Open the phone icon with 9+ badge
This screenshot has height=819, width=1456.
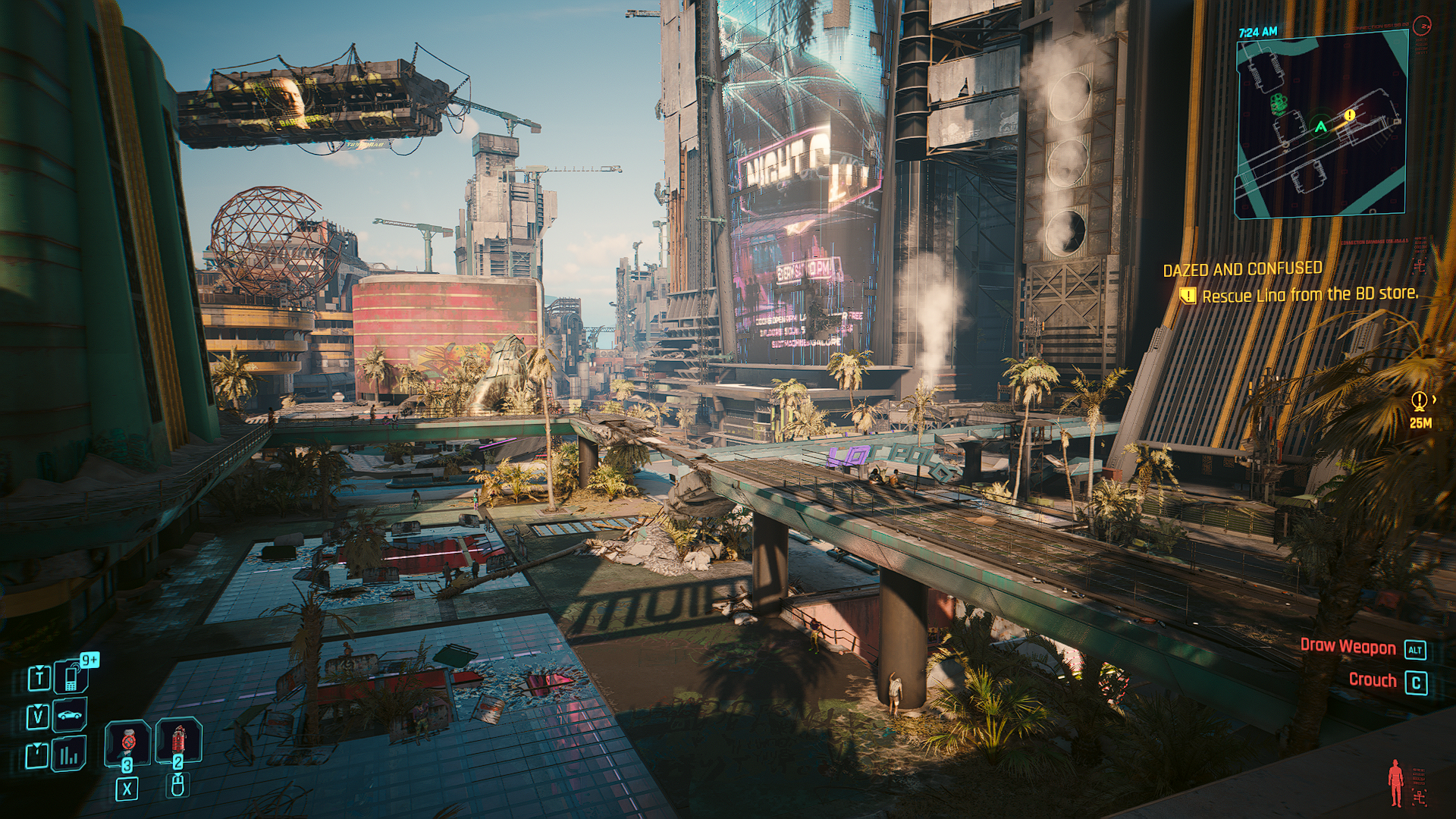click(71, 676)
